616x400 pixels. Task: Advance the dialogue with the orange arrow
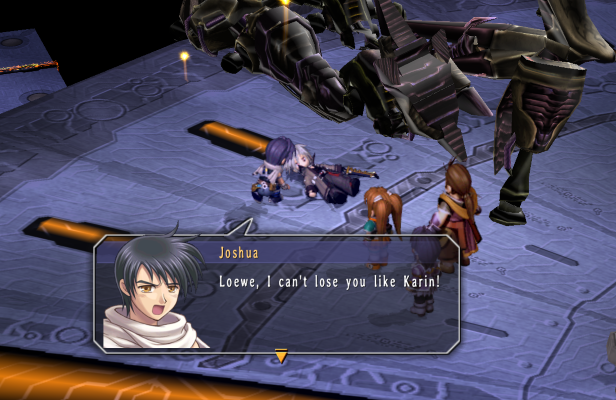coord(281,355)
